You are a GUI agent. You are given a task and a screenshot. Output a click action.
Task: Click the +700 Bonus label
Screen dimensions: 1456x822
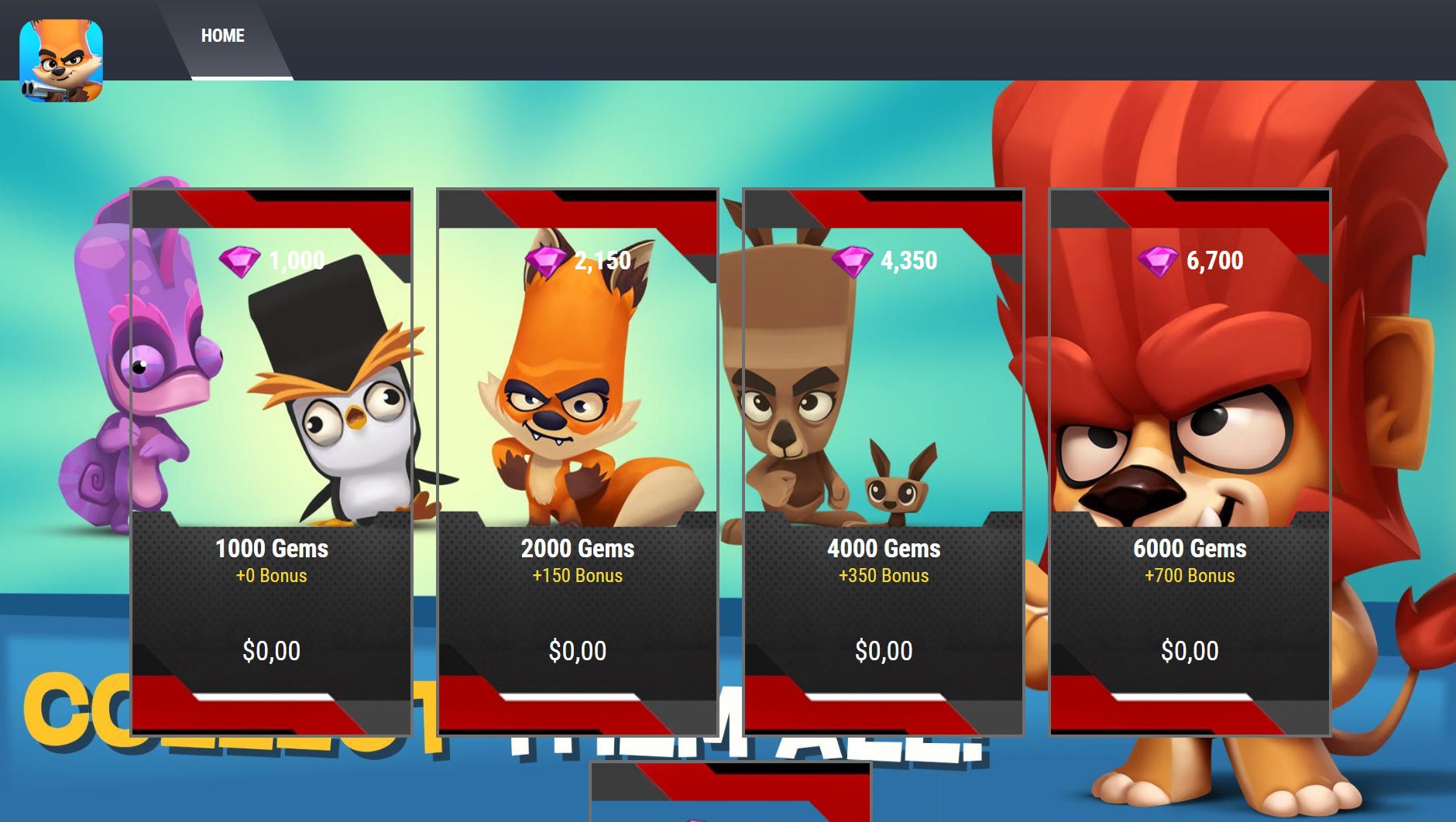(x=1190, y=576)
